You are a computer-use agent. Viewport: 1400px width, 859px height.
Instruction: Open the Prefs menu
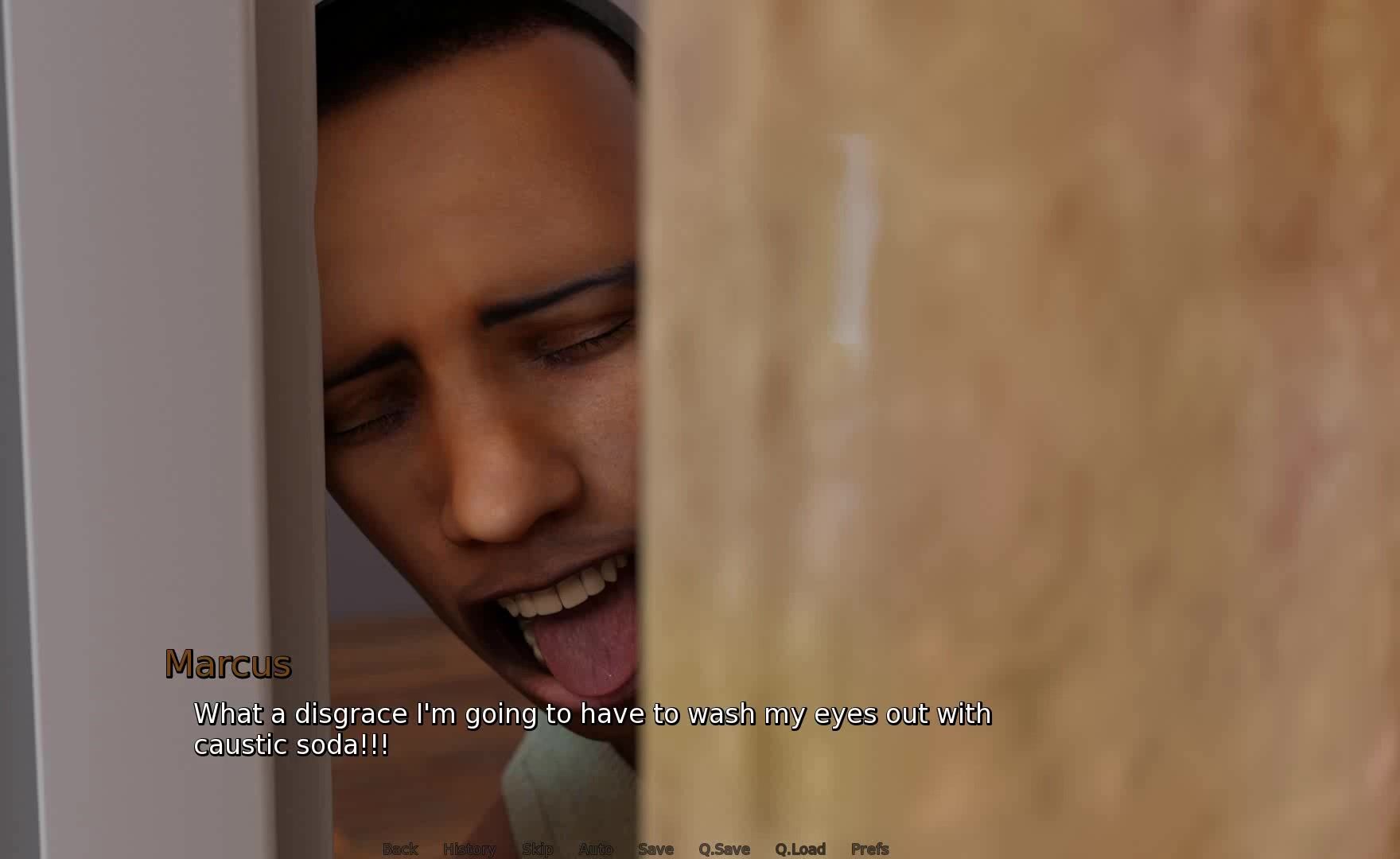click(x=869, y=849)
